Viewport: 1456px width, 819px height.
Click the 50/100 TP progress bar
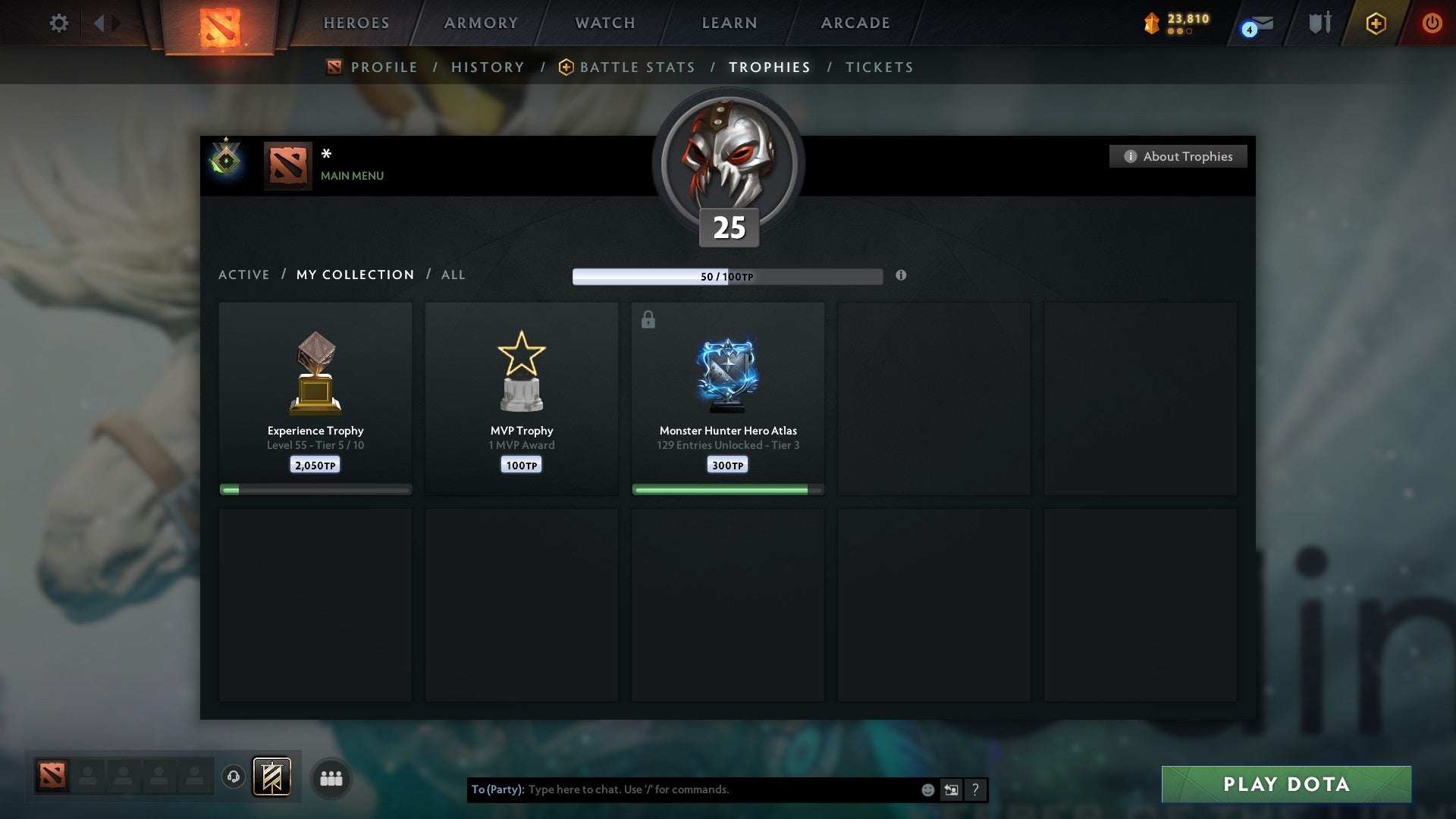coord(728,276)
